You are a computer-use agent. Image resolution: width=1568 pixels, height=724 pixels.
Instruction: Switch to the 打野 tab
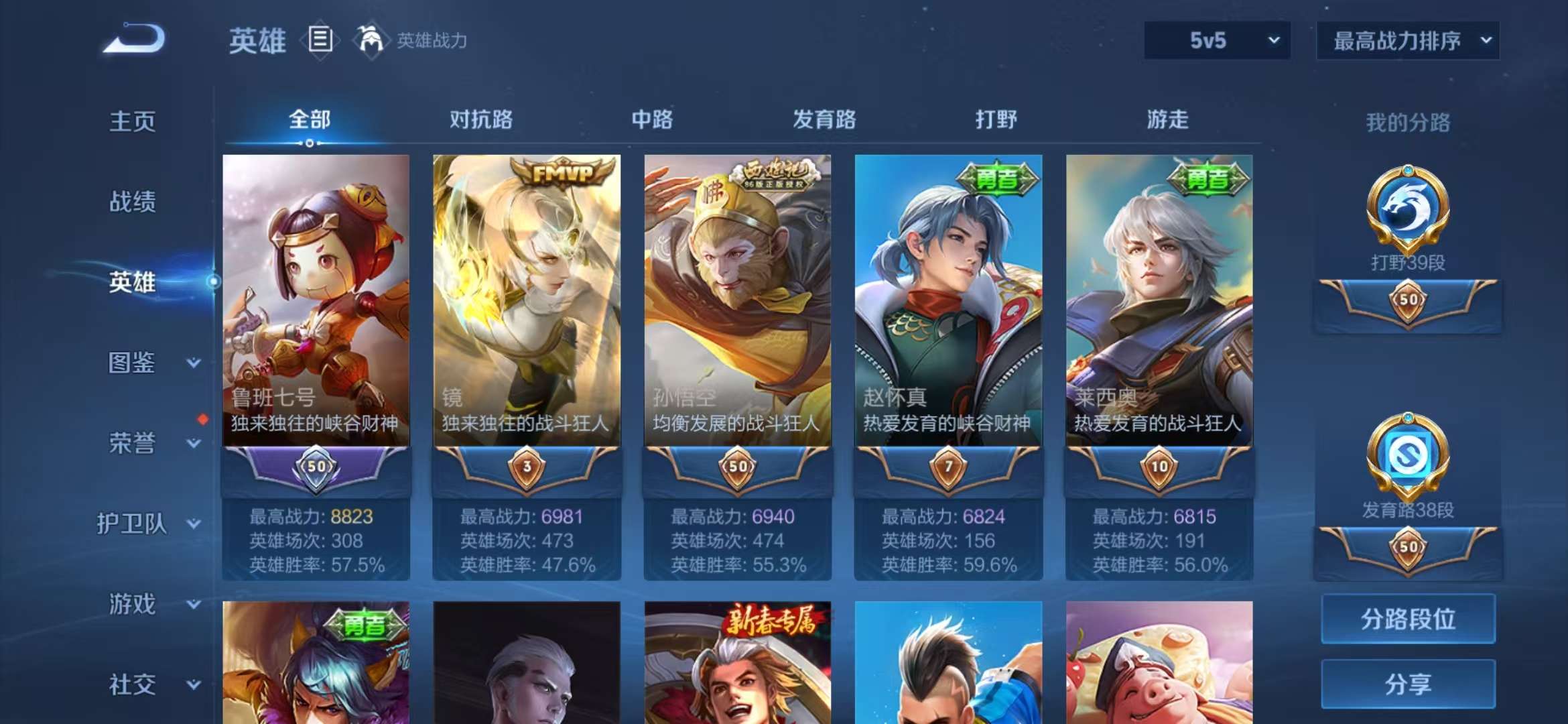click(997, 121)
